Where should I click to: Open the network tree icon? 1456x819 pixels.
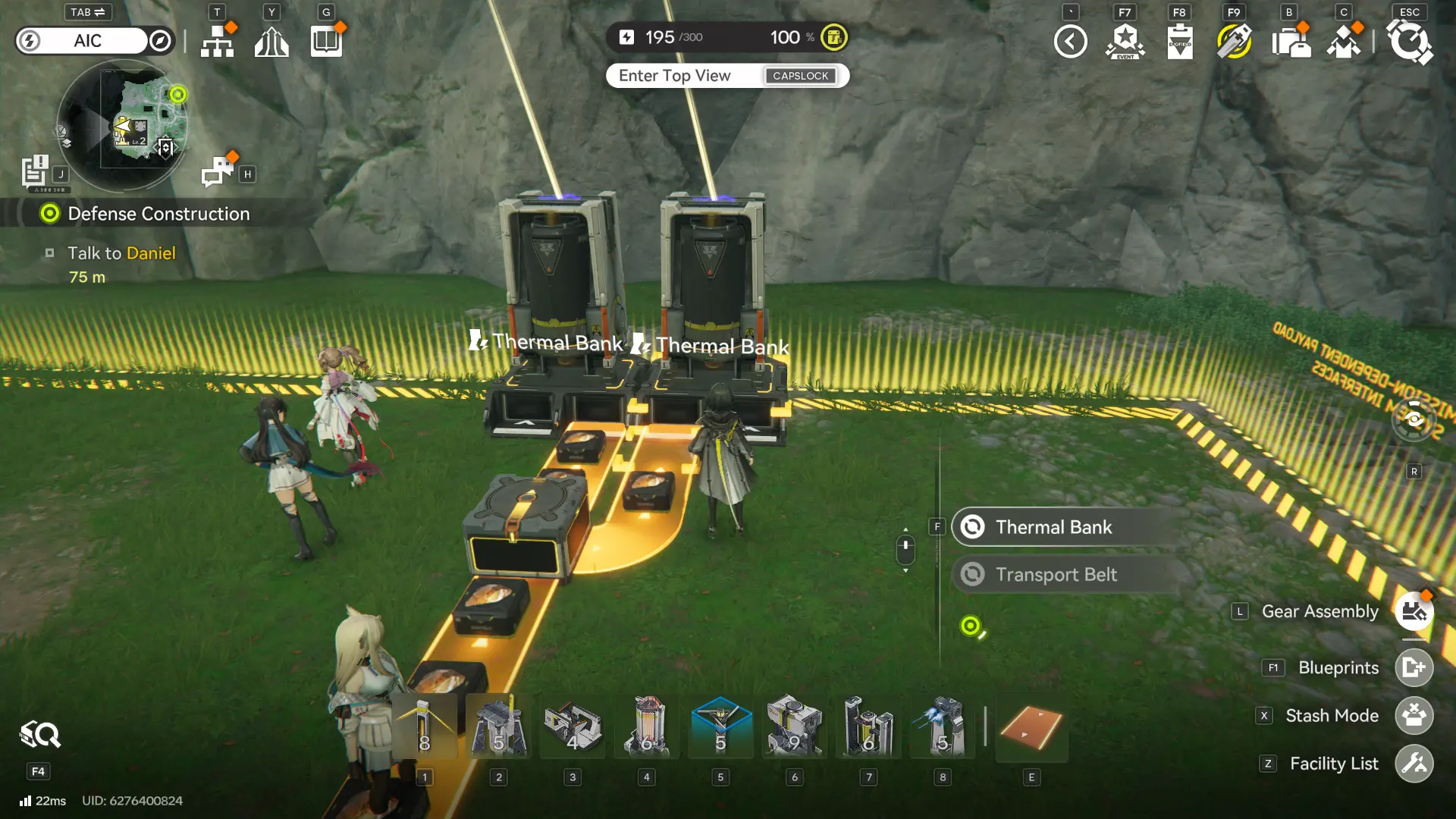[x=218, y=42]
